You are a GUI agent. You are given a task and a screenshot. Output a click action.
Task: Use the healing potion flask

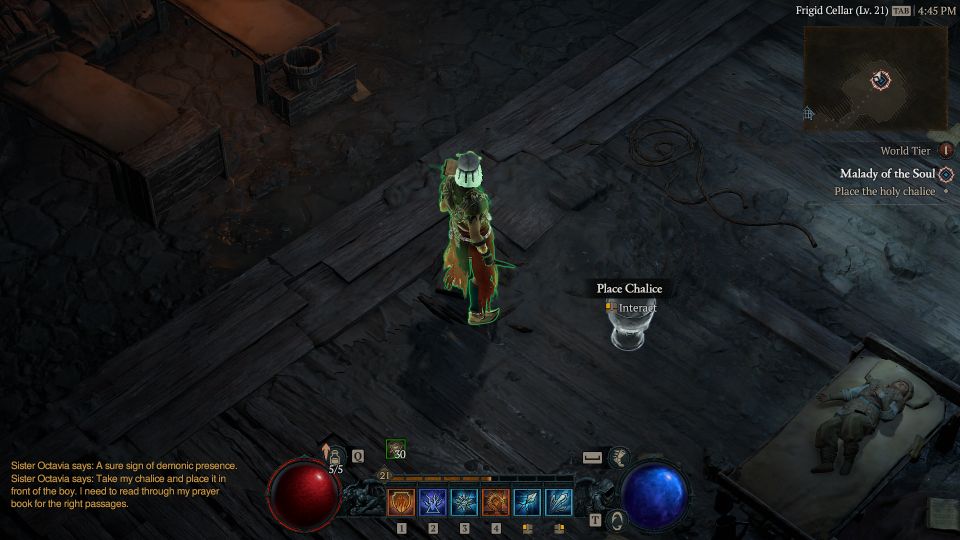tap(336, 457)
